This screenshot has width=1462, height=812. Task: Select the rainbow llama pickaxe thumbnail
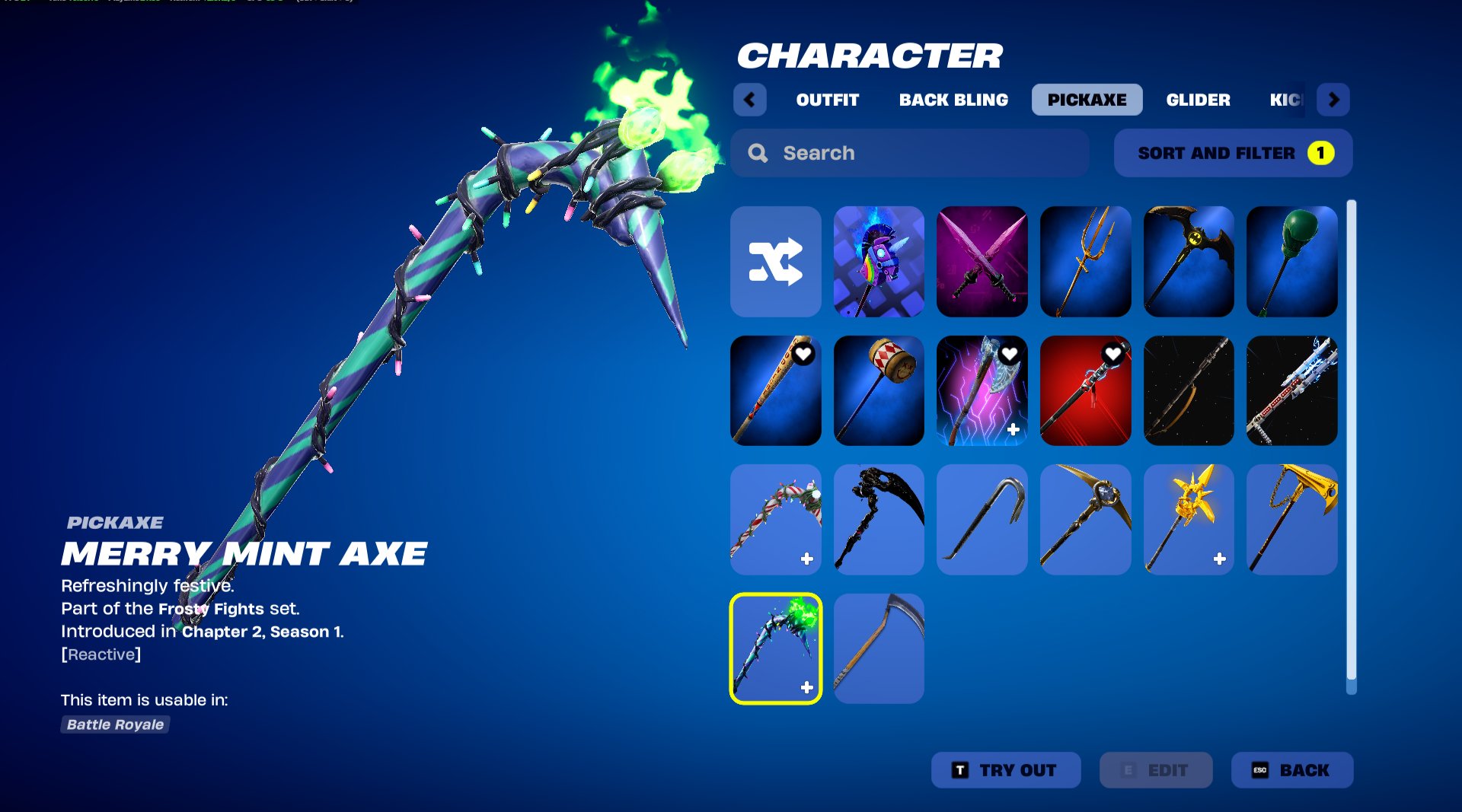pyautogui.click(x=879, y=261)
